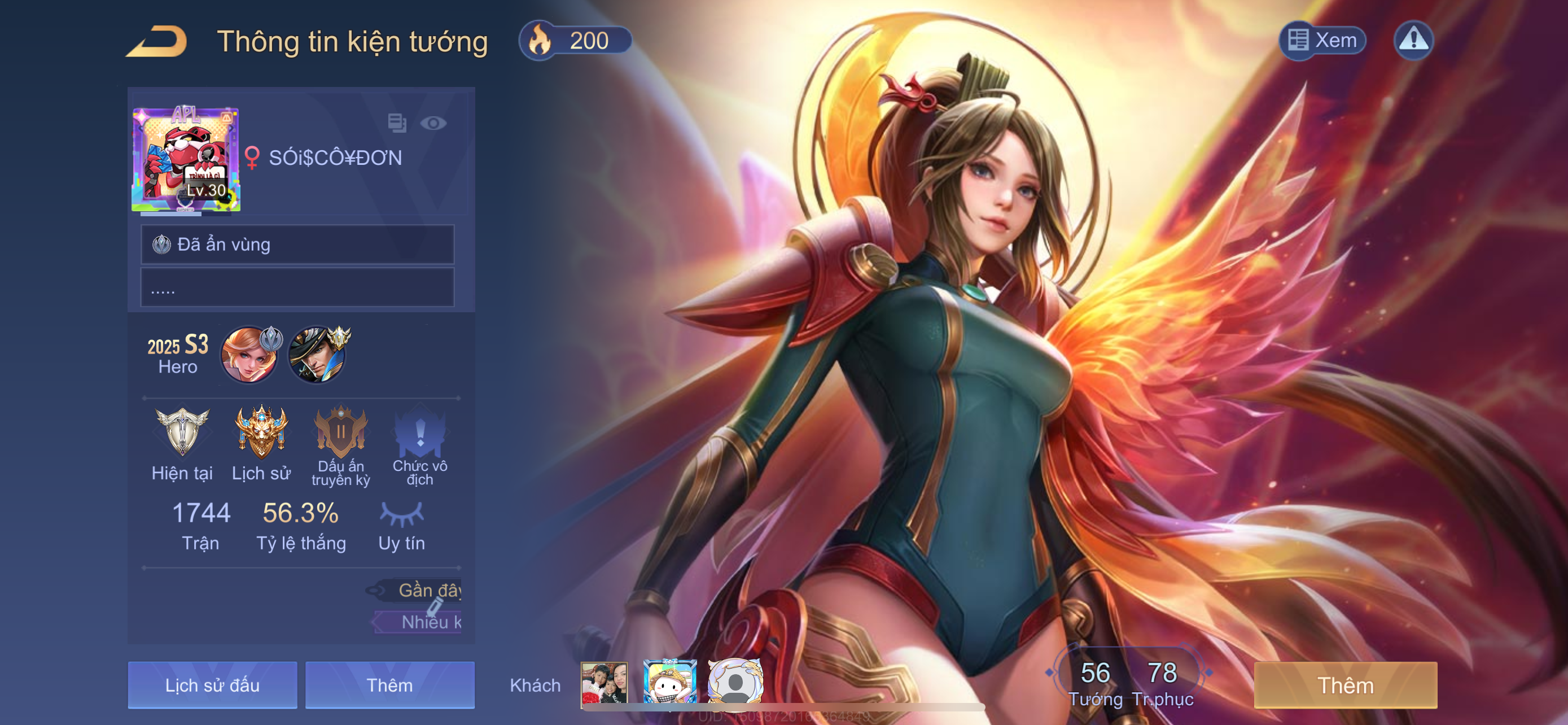Click the blue Thêm button
1568x725 pixels.
389,685
